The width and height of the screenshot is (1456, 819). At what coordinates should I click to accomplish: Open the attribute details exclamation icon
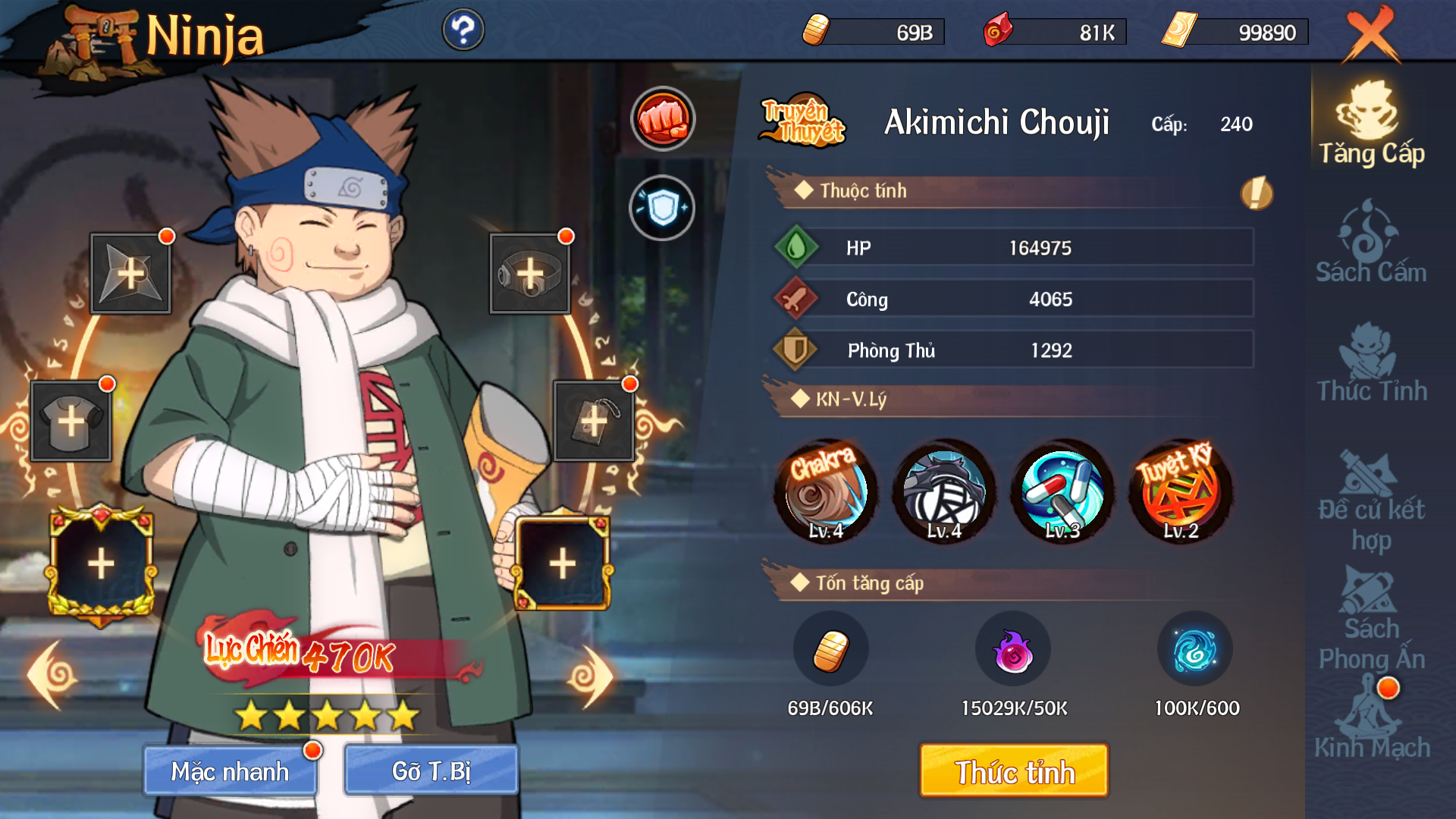tap(1256, 193)
